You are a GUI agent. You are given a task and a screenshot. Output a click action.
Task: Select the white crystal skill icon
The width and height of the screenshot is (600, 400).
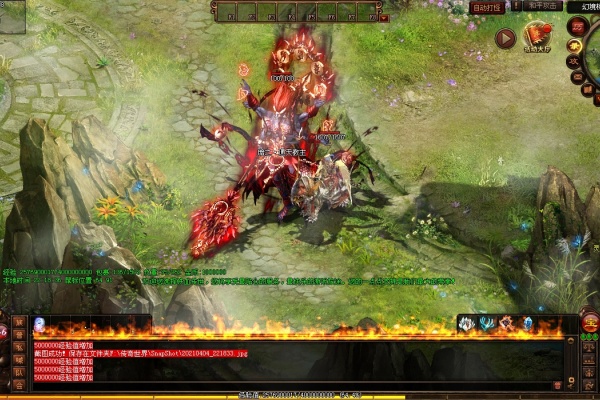467,323
